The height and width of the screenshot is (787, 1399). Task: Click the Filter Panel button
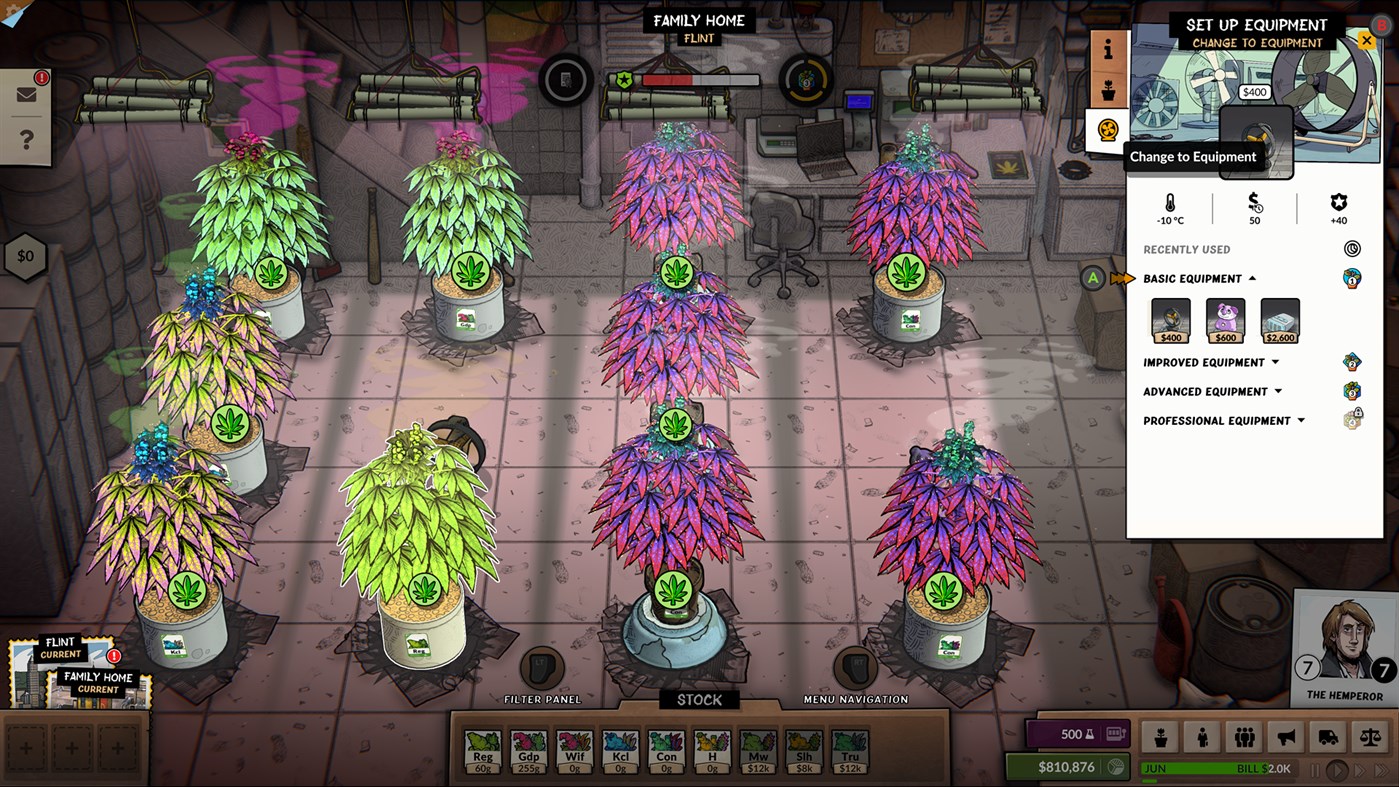click(x=541, y=670)
